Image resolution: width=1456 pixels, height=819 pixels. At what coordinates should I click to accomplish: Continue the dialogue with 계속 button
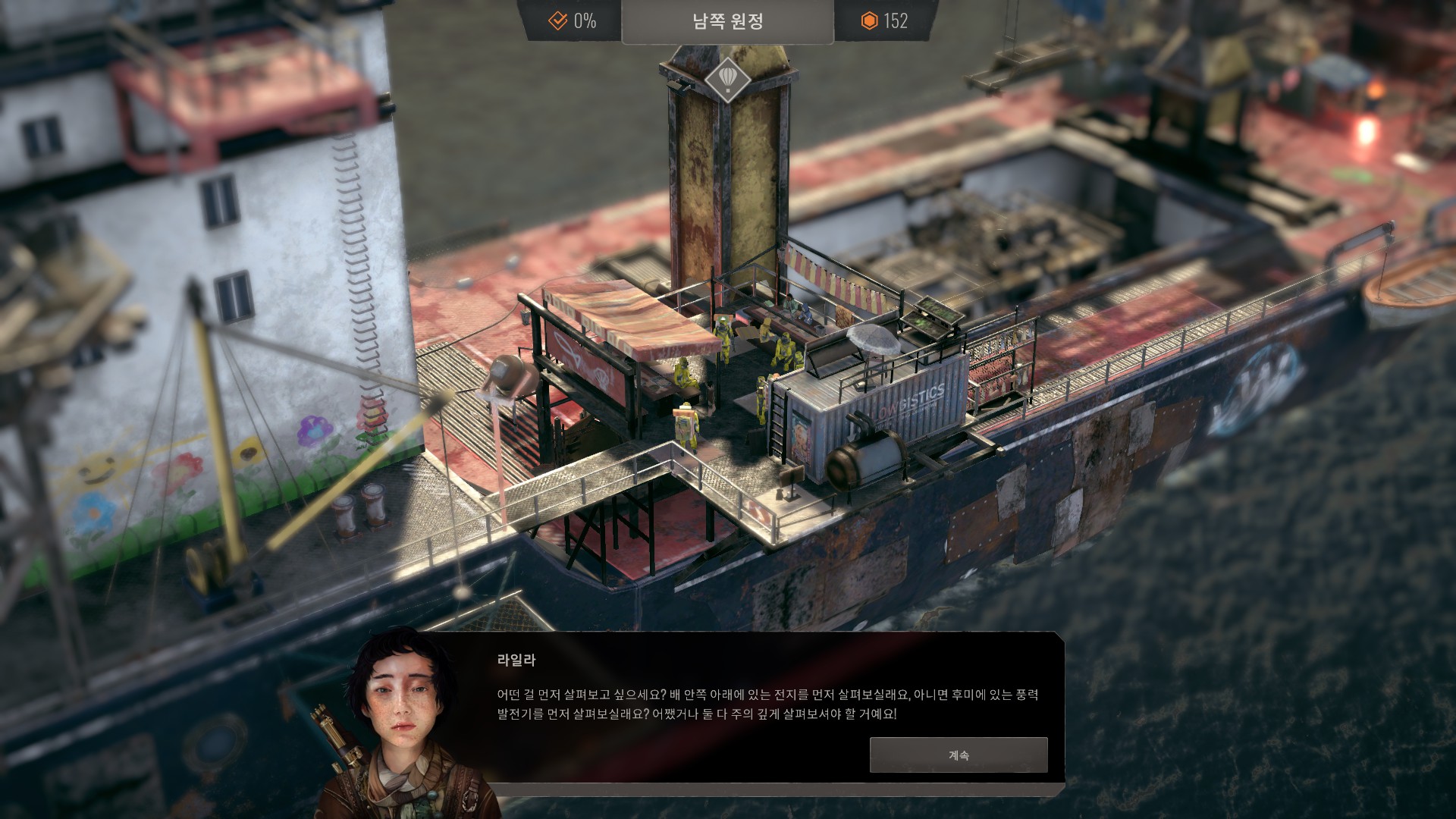[x=958, y=755]
